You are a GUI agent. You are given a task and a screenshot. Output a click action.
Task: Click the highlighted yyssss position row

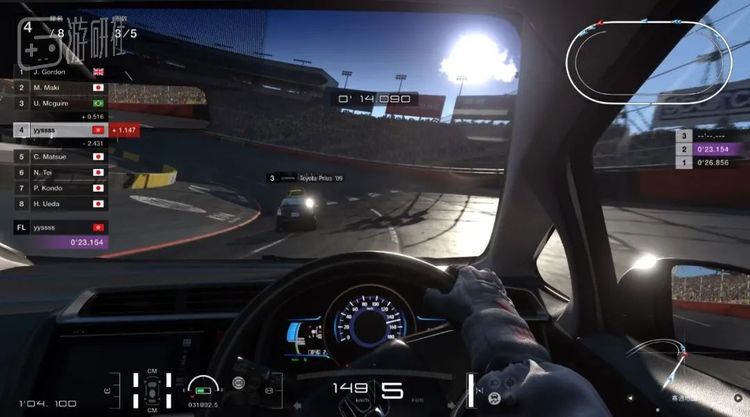click(60, 130)
